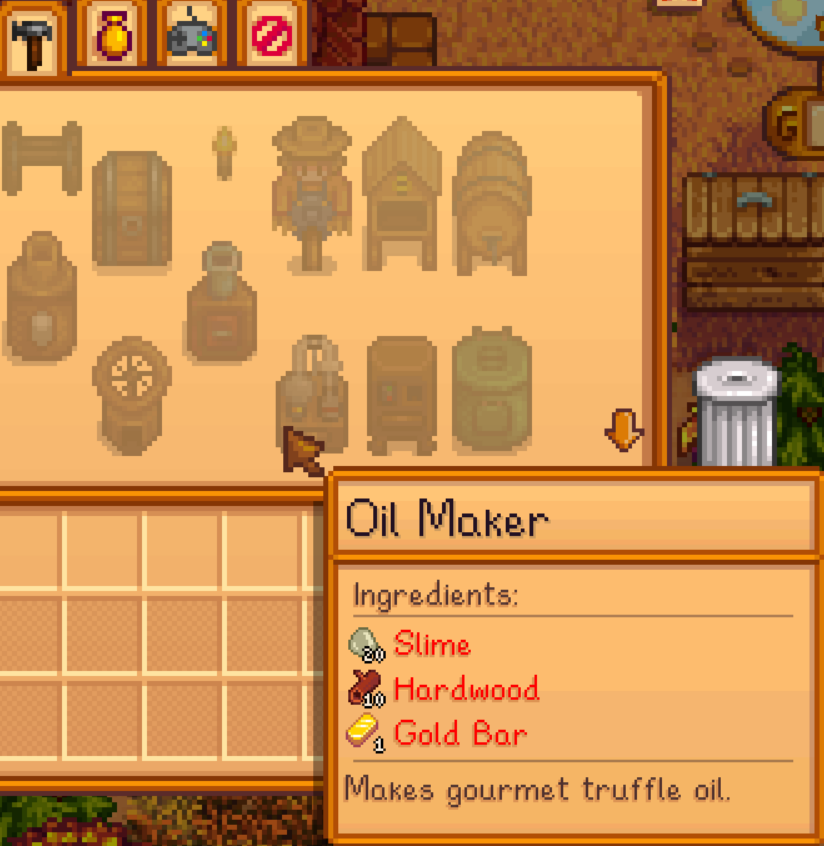Choose the Cheese Press recipe with gray top

(221, 301)
